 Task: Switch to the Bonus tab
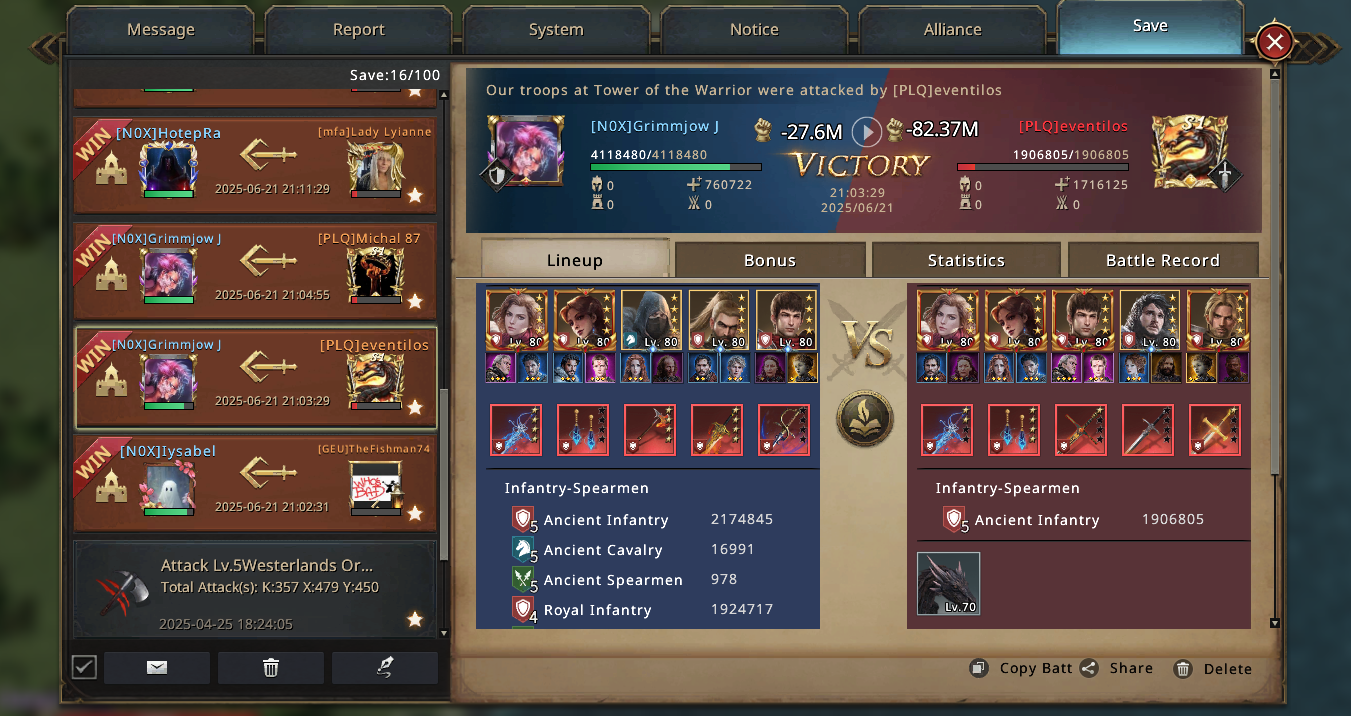[x=770, y=260]
